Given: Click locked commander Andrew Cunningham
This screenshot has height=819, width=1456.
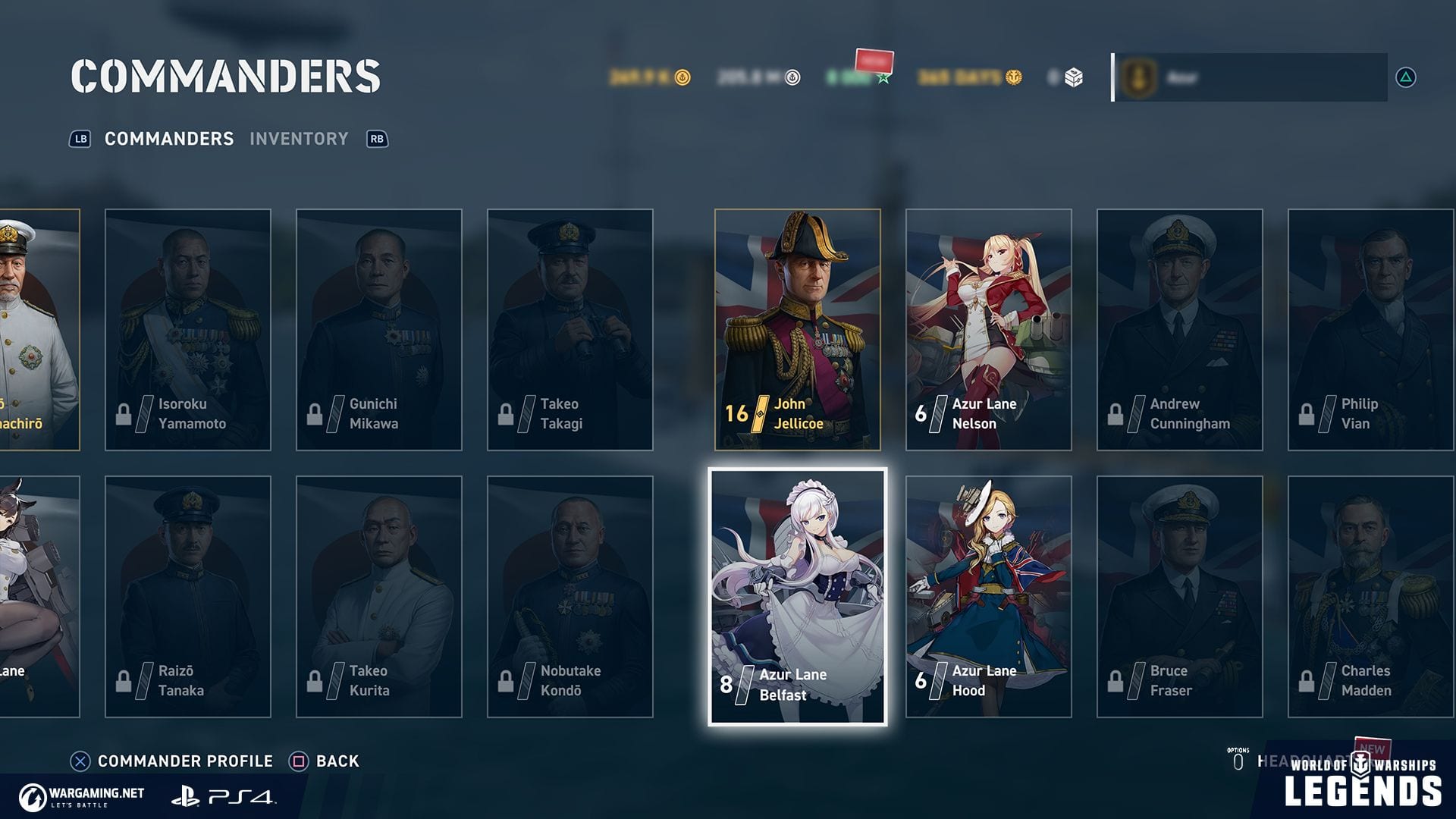Looking at the screenshot, I should [1179, 330].
